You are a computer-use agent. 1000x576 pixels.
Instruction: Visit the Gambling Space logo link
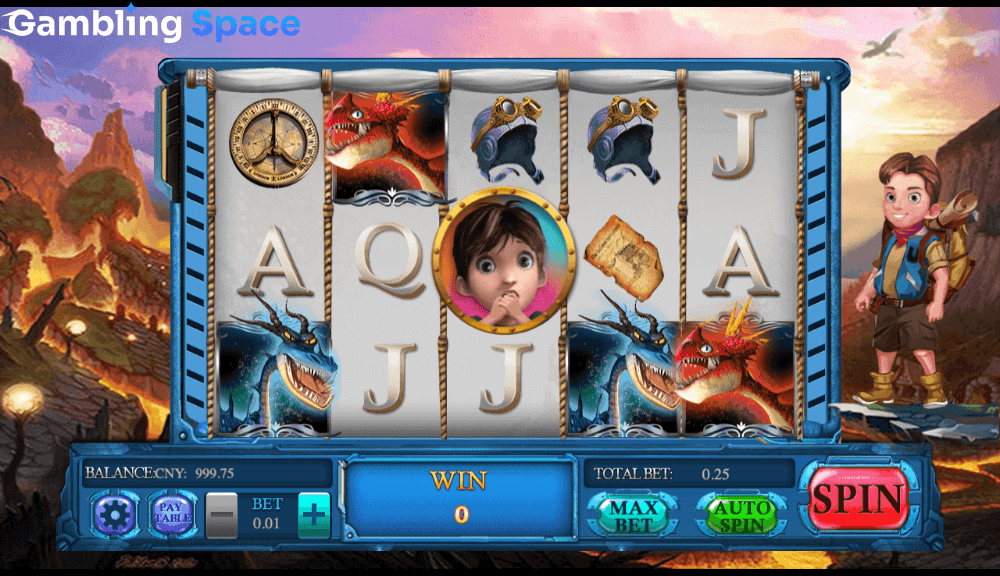[152, 24]
